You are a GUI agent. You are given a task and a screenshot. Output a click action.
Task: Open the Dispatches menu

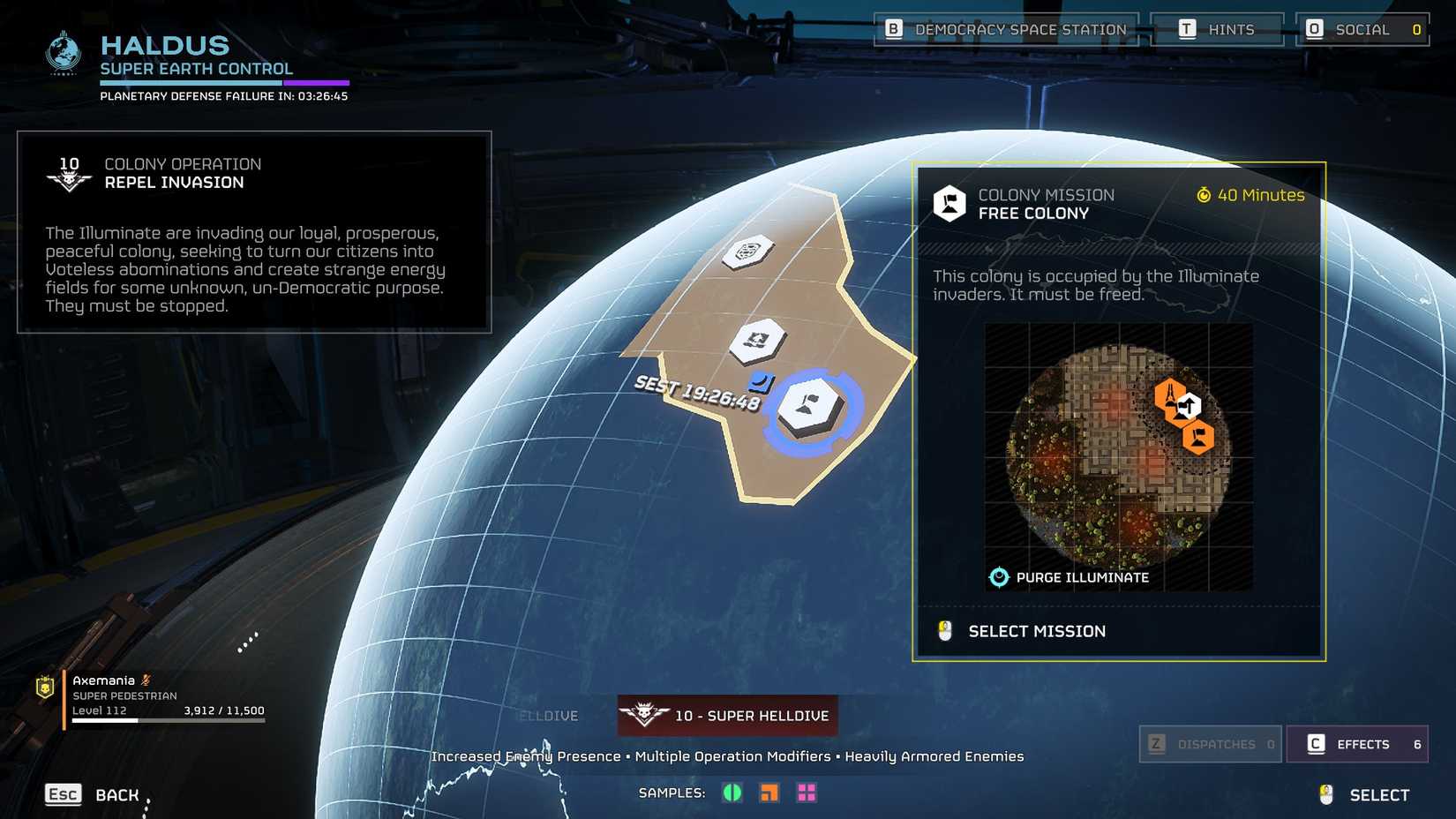(1209, 744)
